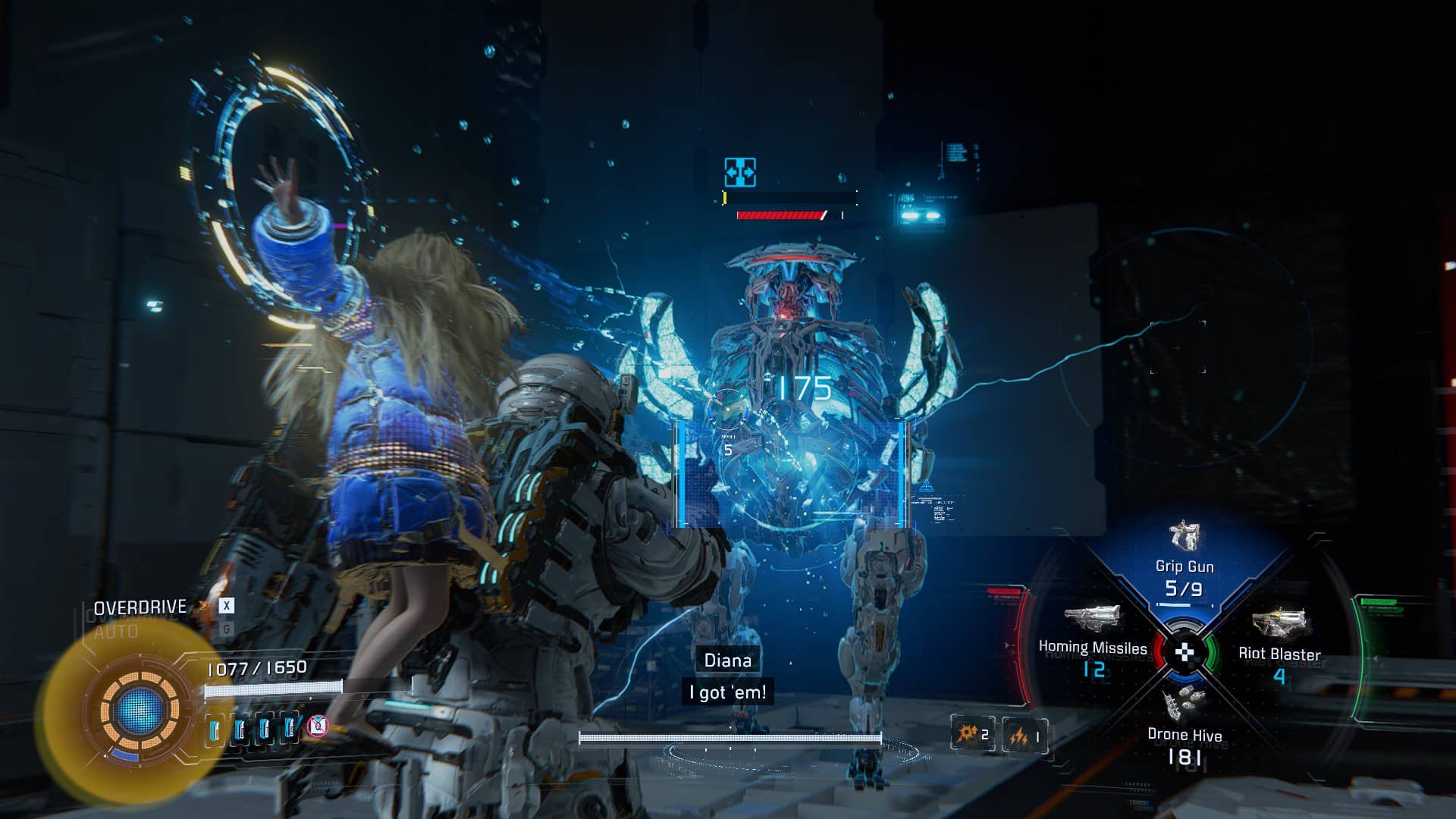Click the weapon wheel center hub

tap(1185, 651)
